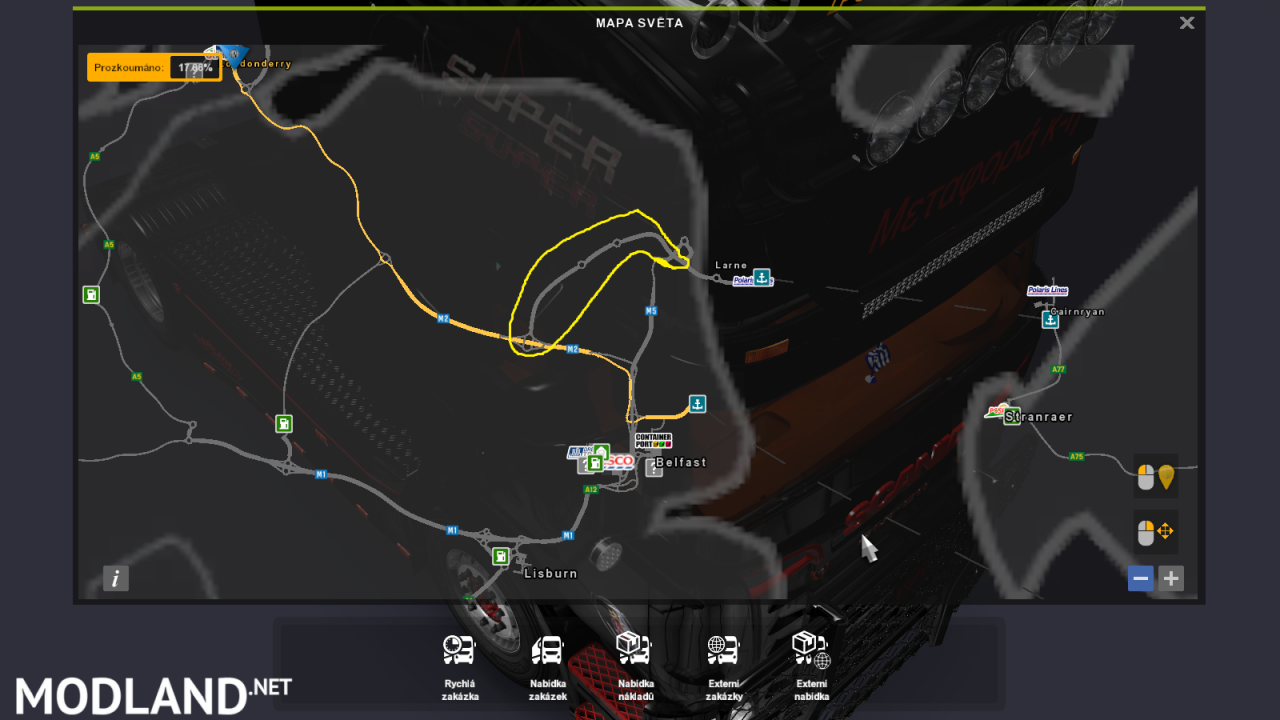Click the ferry anchor icon east of Belfast

coord(696,404)
